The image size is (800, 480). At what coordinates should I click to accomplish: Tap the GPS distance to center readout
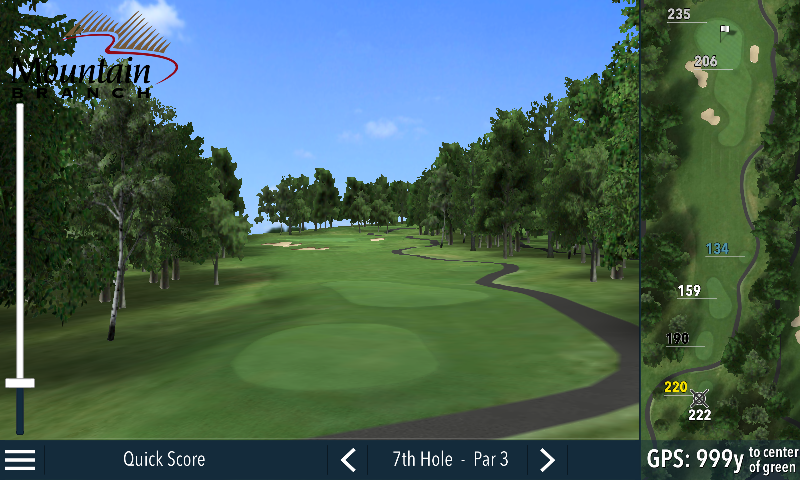[x=721, y=460]
